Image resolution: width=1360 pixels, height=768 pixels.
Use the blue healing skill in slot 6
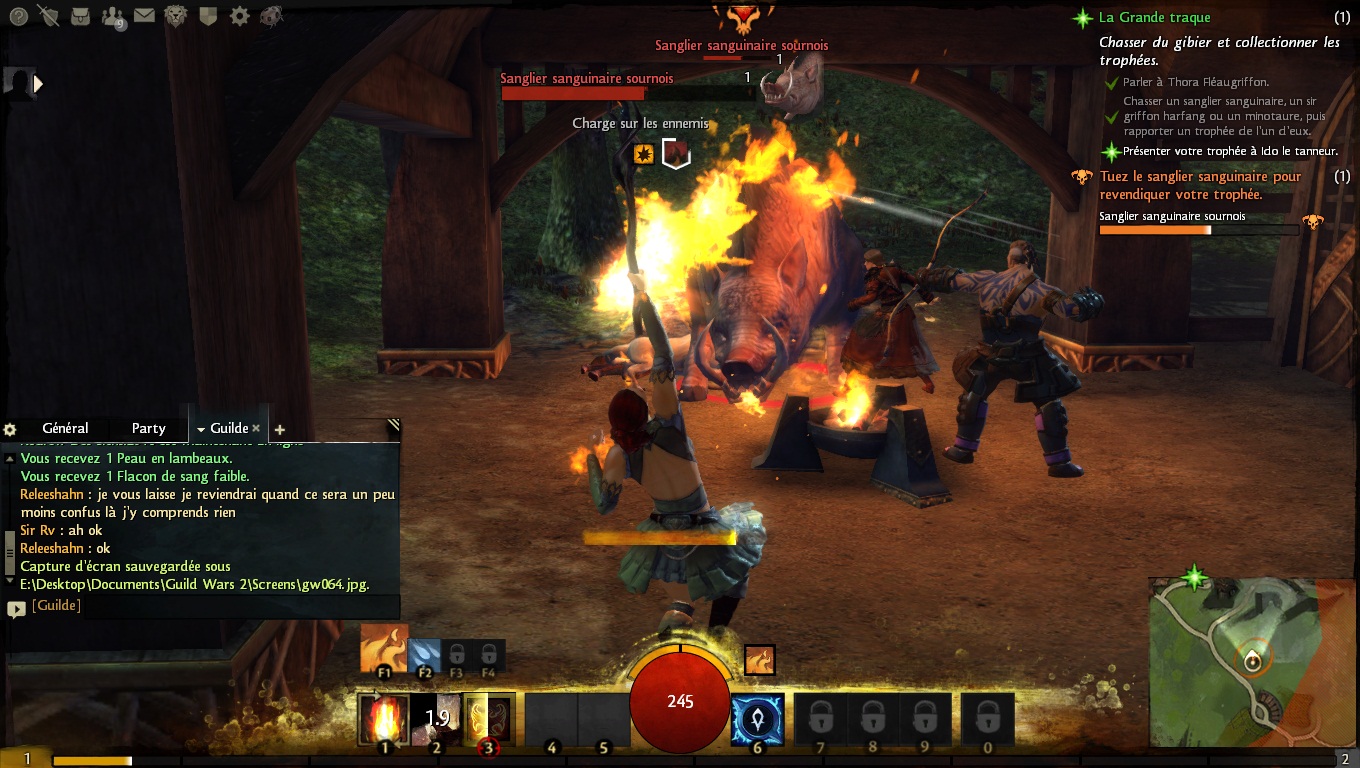click(x=757, y=718)
